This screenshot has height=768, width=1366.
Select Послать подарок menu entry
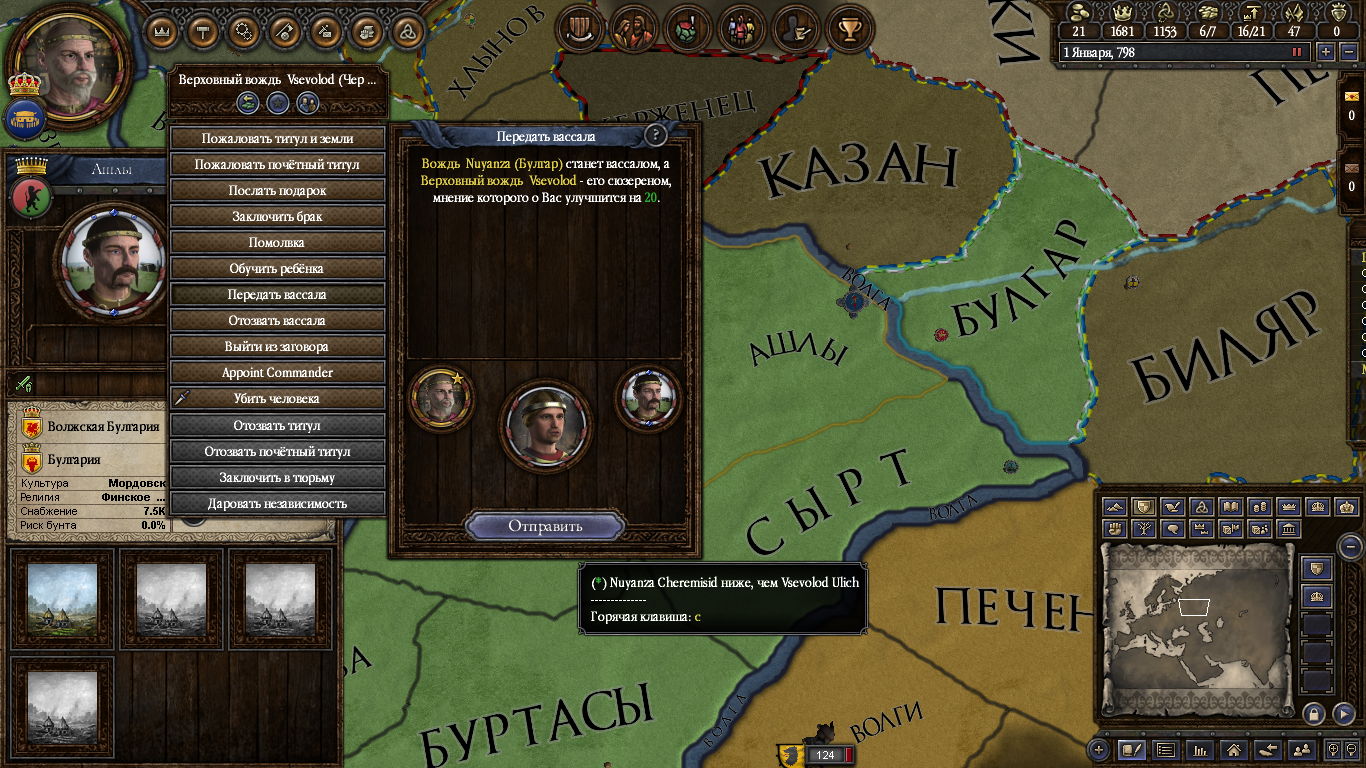coord(277,190)
